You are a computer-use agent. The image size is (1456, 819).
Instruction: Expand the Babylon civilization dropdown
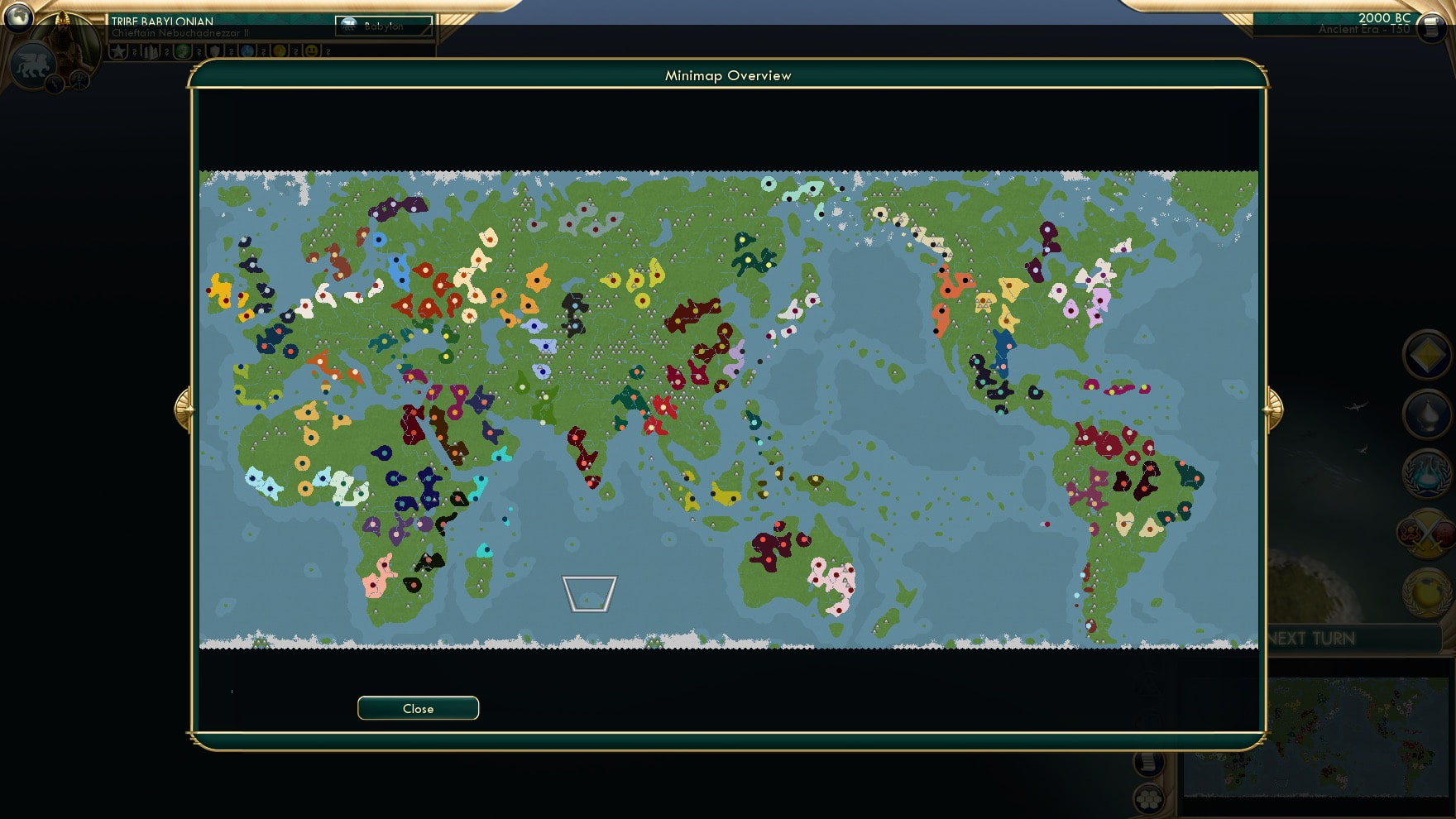pyautogui.click(x=382, y=26)
